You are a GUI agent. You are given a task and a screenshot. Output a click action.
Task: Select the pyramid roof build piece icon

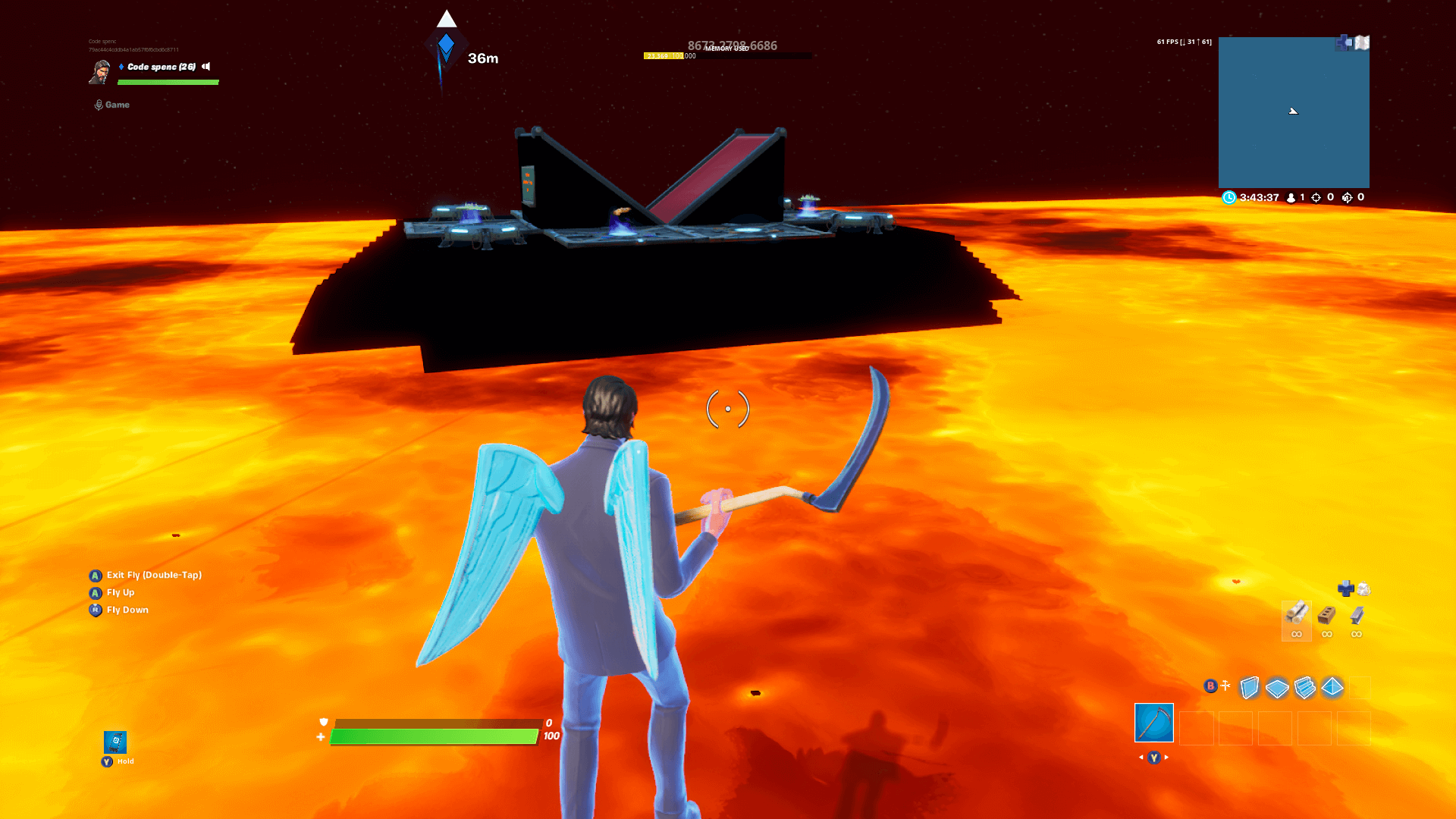[x=1332, y=688]
